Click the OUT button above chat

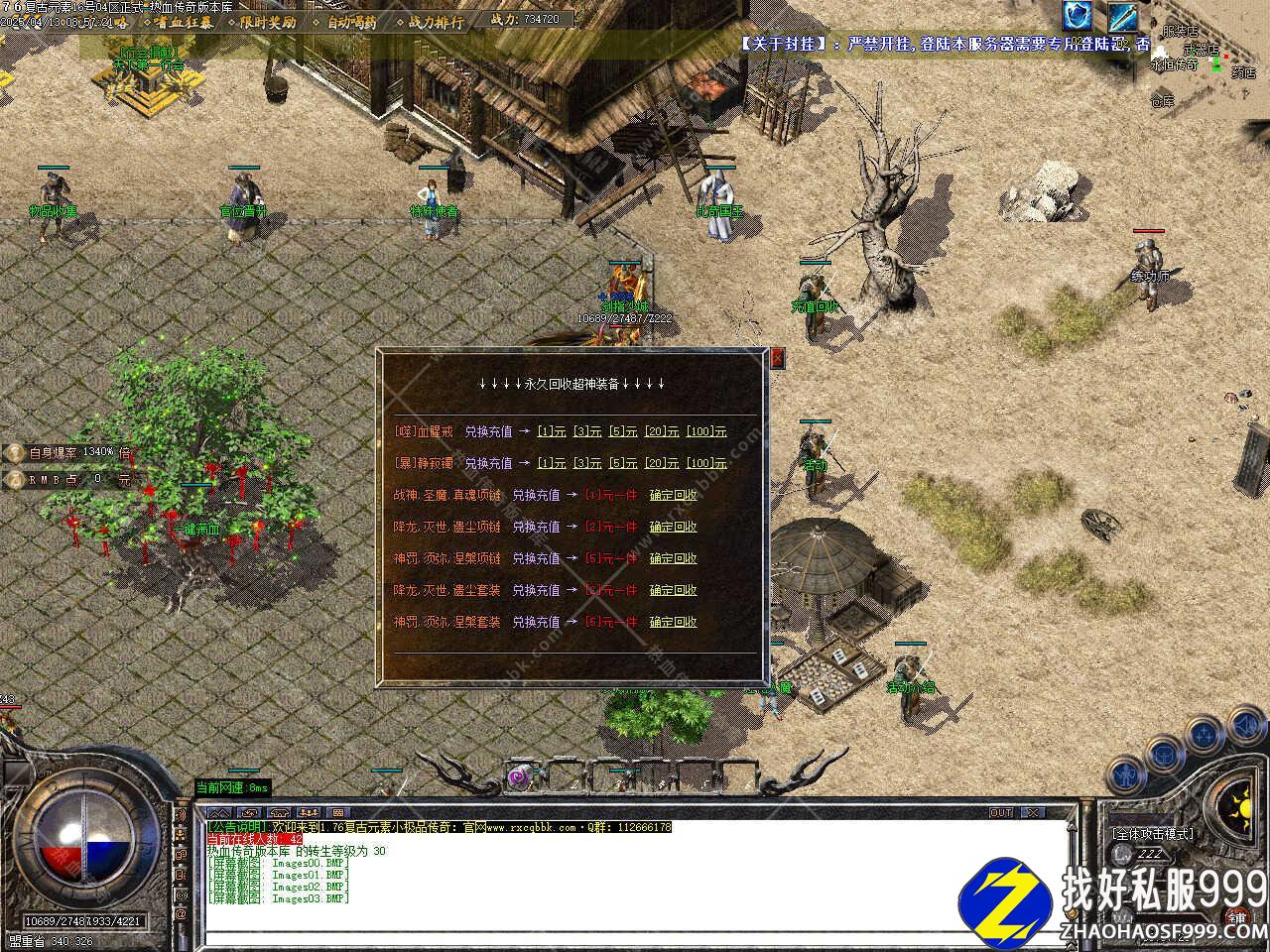[x=1001, y=812]
